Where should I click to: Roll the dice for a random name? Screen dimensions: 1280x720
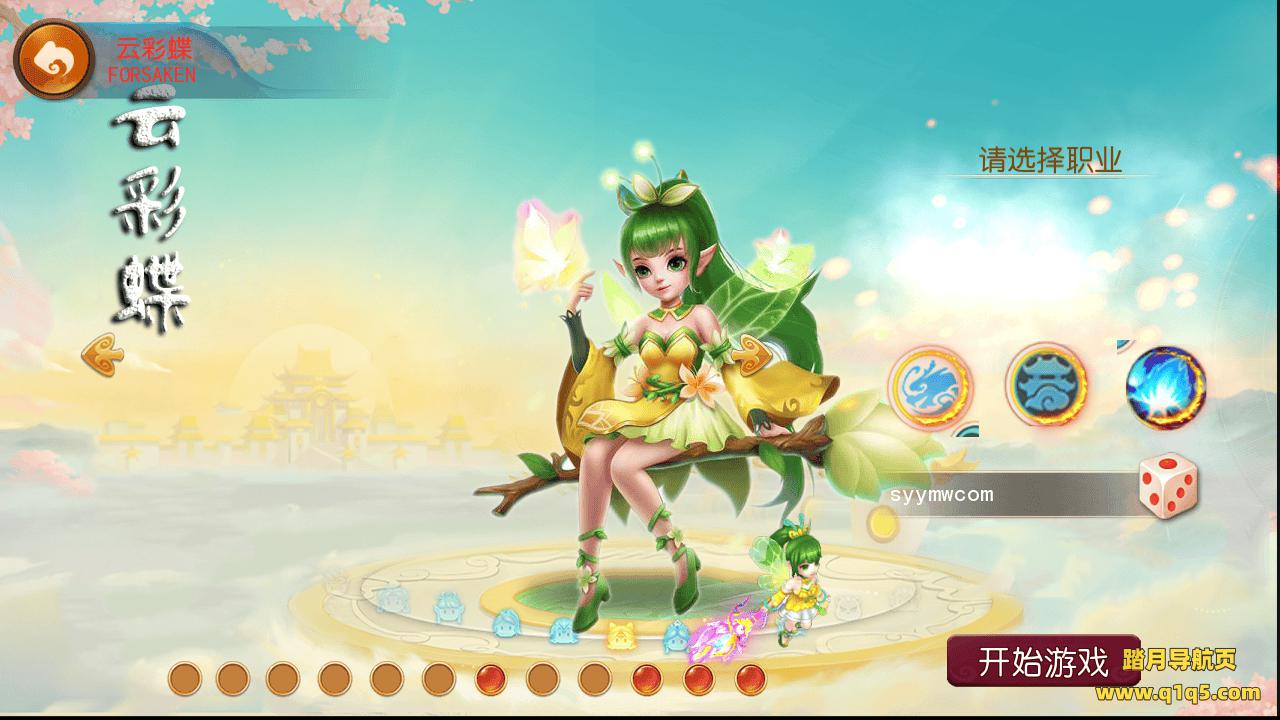[x=1168, y=487]
